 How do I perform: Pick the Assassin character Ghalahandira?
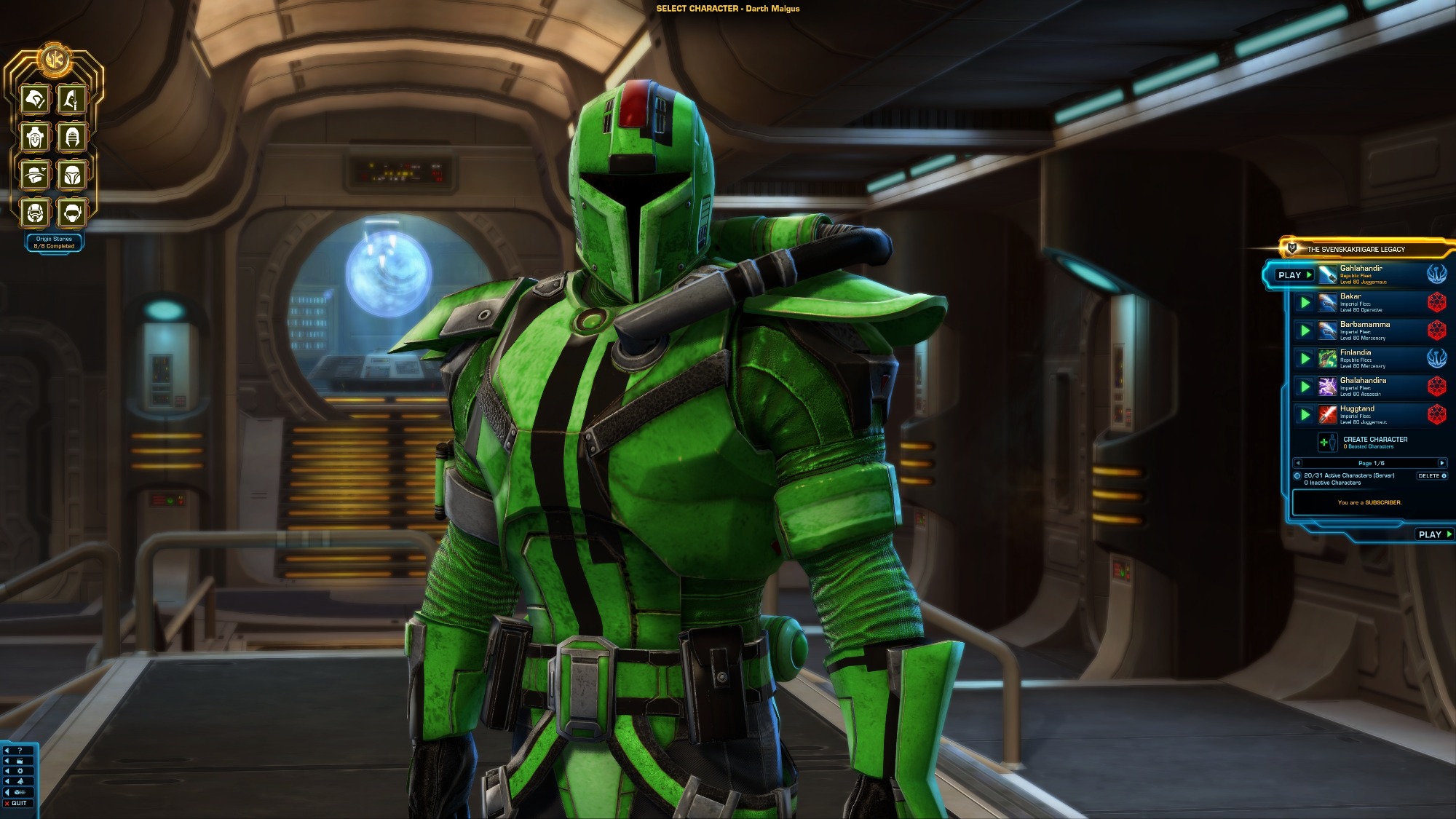click(x=1363, y=387)
